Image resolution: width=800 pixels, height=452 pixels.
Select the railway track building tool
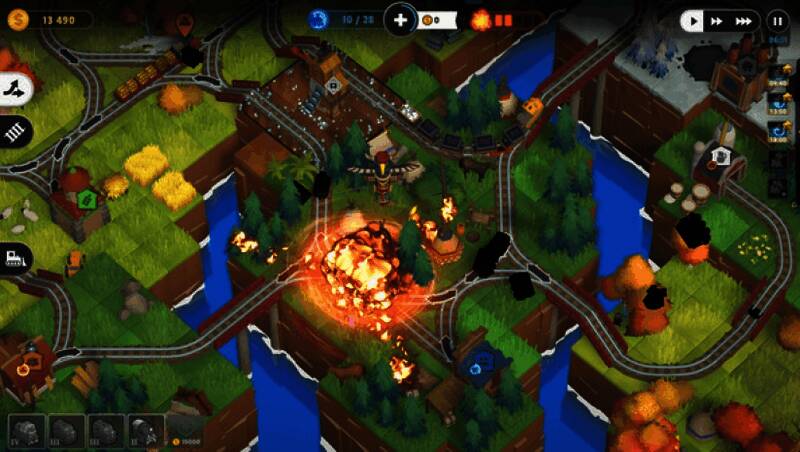(14, 131)
